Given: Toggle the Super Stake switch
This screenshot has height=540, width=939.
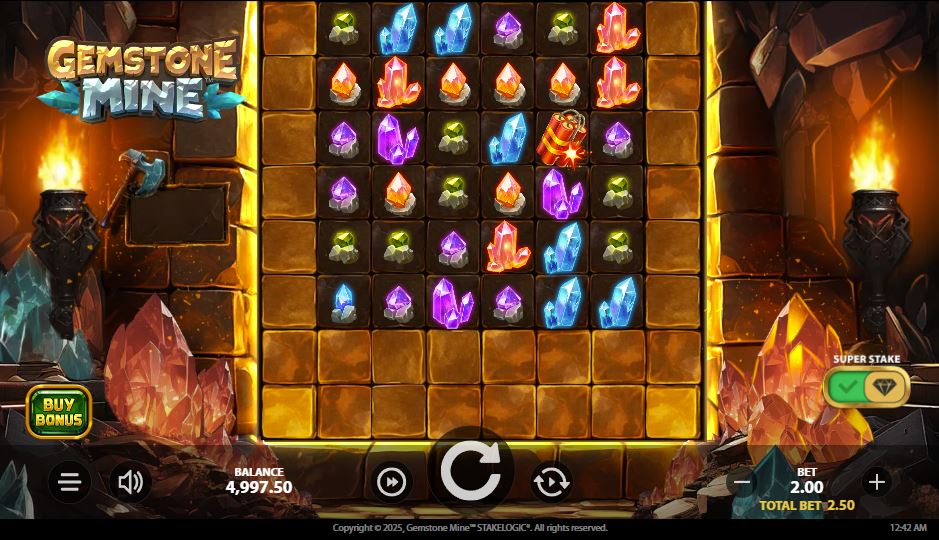Looking at the screenshot, I should 866,387.
